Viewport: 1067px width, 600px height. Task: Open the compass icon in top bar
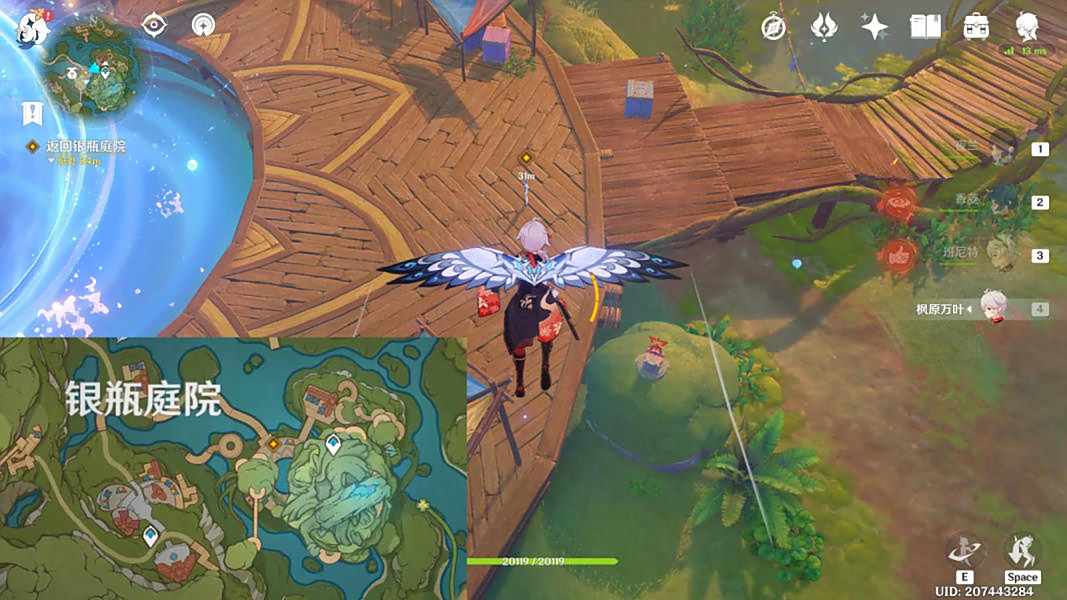pyautogui.click(x=773, y=27)
